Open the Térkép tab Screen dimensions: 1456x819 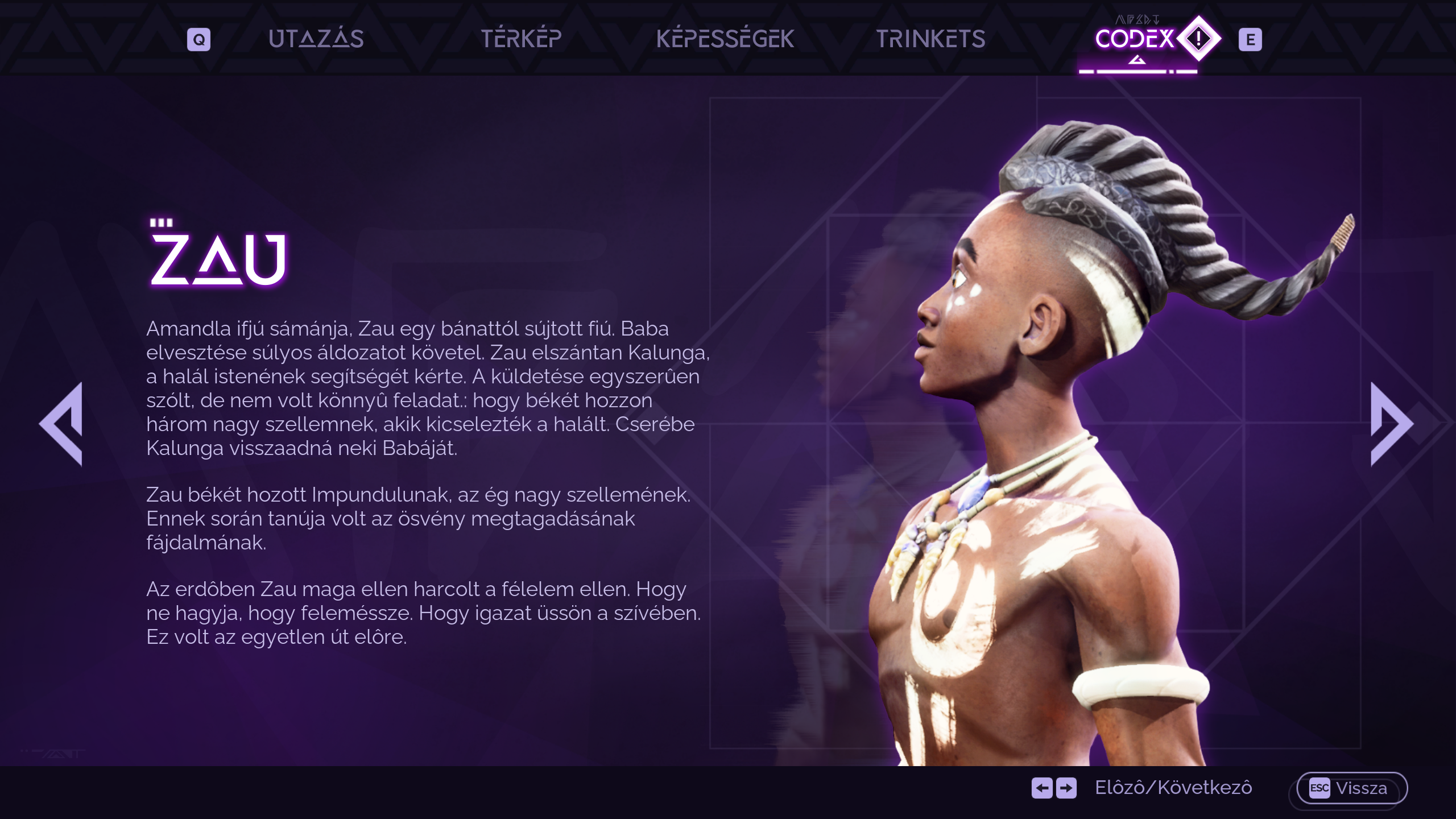click(x=521, y=39)
